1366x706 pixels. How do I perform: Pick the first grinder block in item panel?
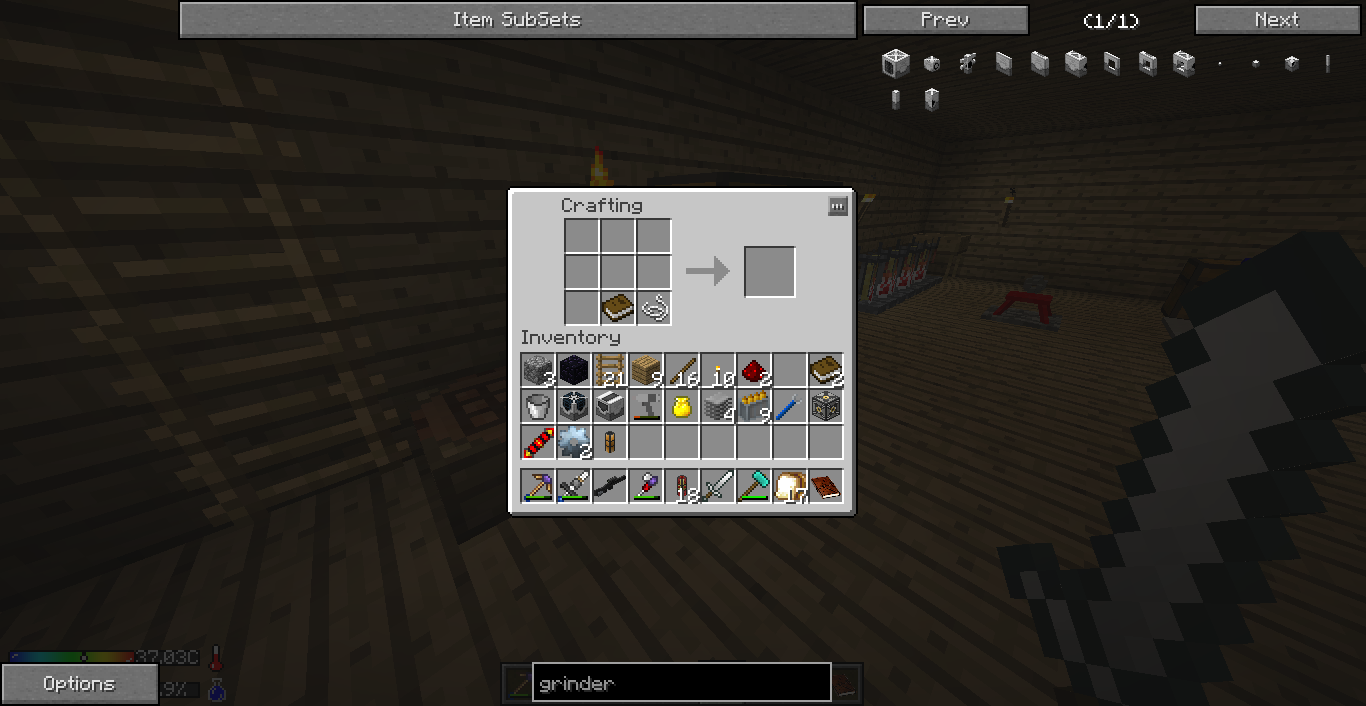point(895,64)
